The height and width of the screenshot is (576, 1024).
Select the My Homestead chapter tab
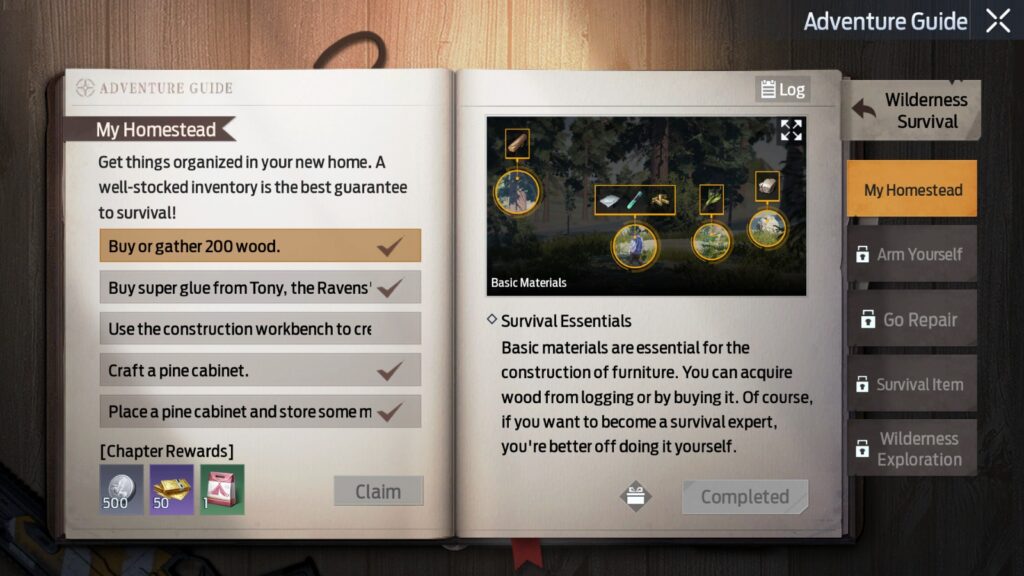click(x=912, y=190)
